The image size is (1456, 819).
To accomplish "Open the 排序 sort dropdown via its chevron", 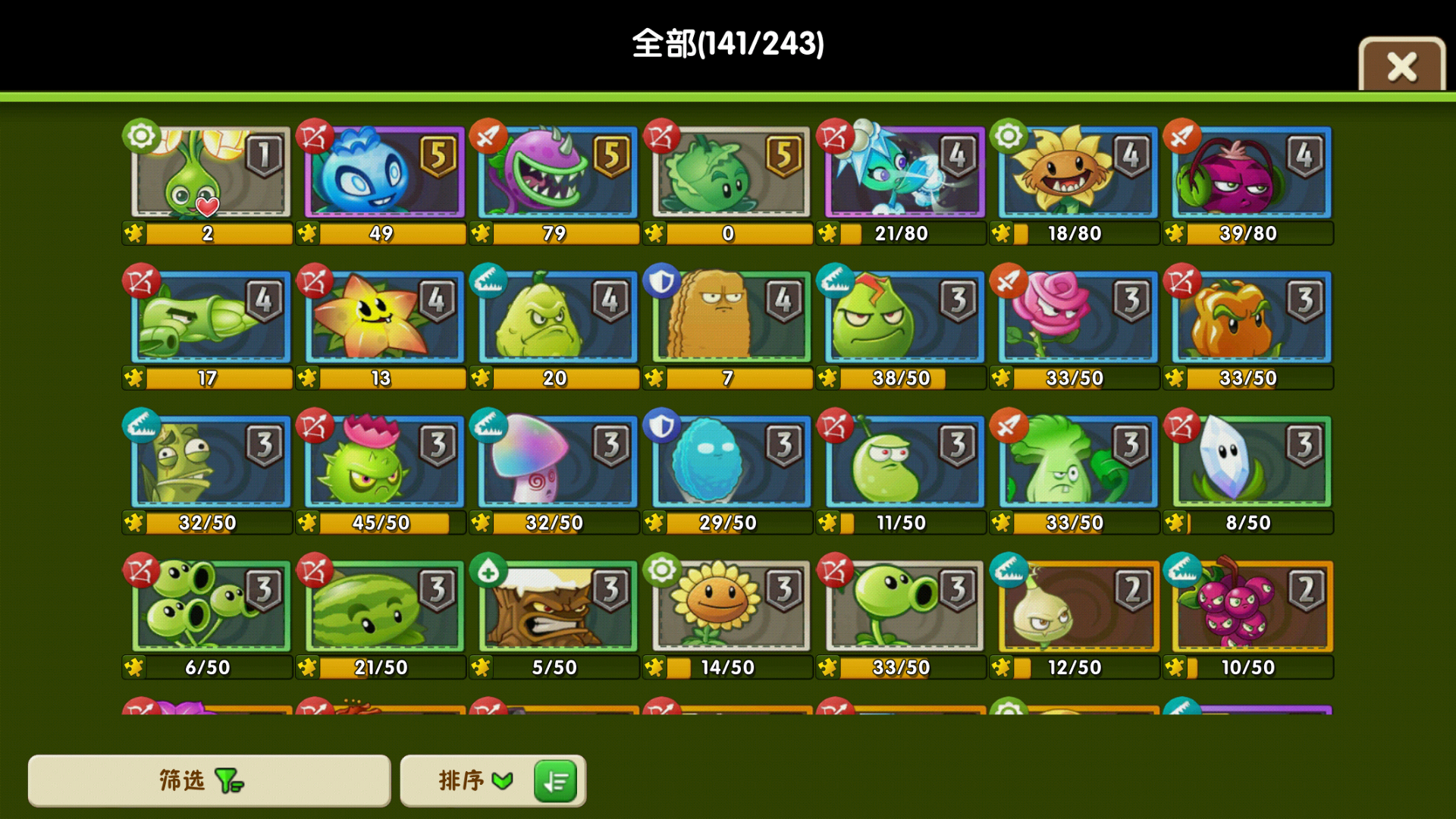I will click(x=500, y=780).
